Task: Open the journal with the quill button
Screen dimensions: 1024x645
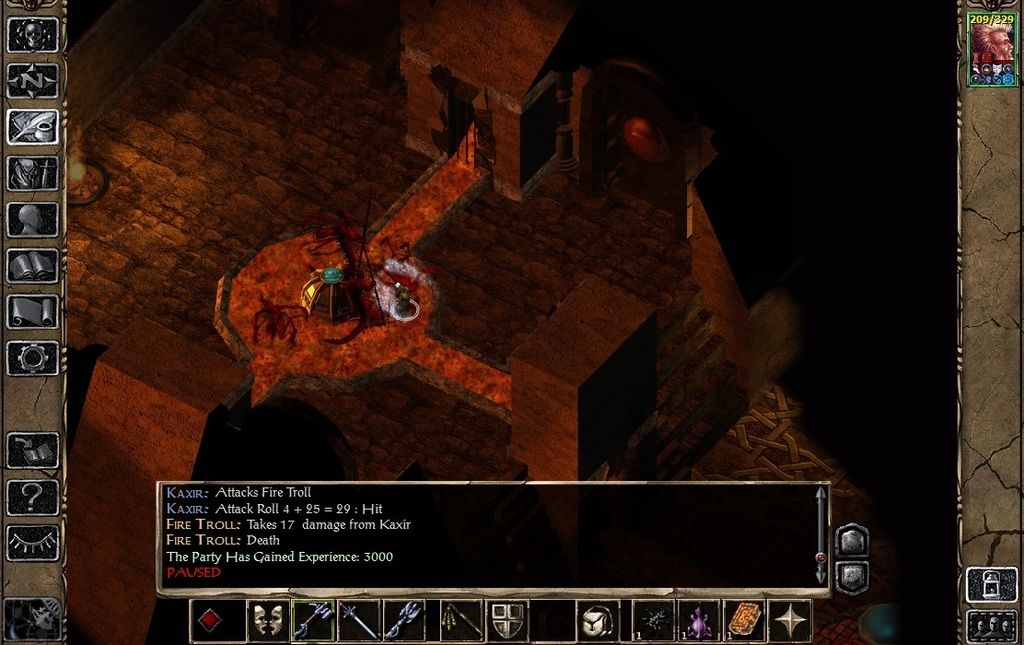Action: pyautogui.click(x=33, y=126)
